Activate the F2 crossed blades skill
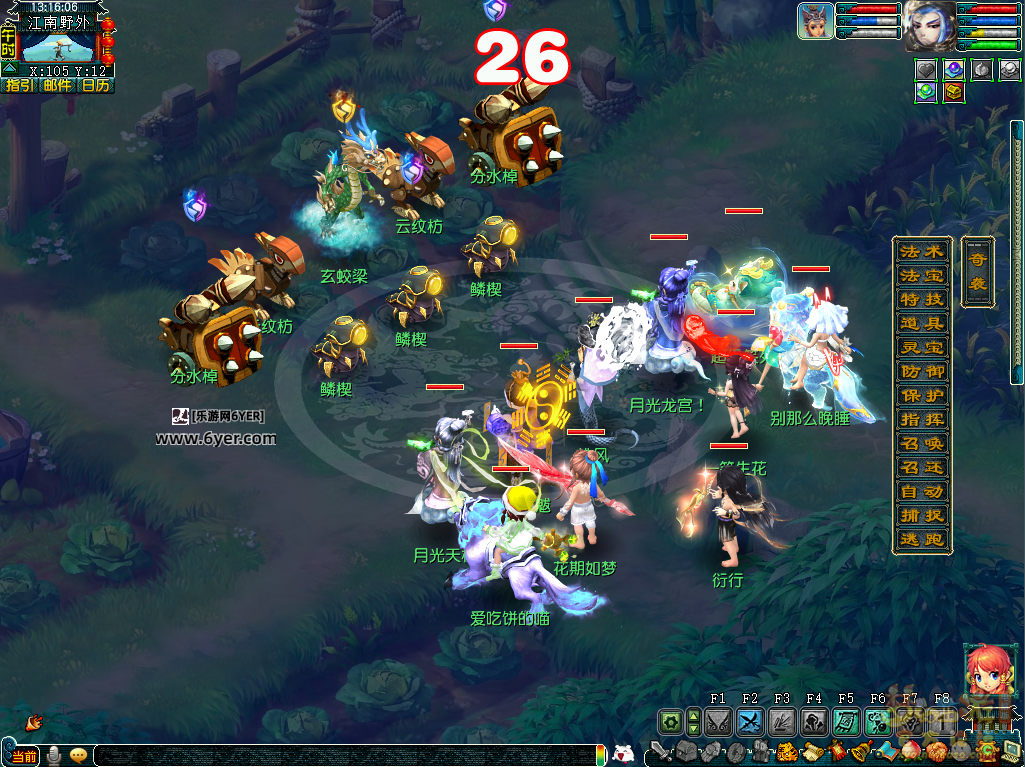1025x767 pixels. [750, 721]
